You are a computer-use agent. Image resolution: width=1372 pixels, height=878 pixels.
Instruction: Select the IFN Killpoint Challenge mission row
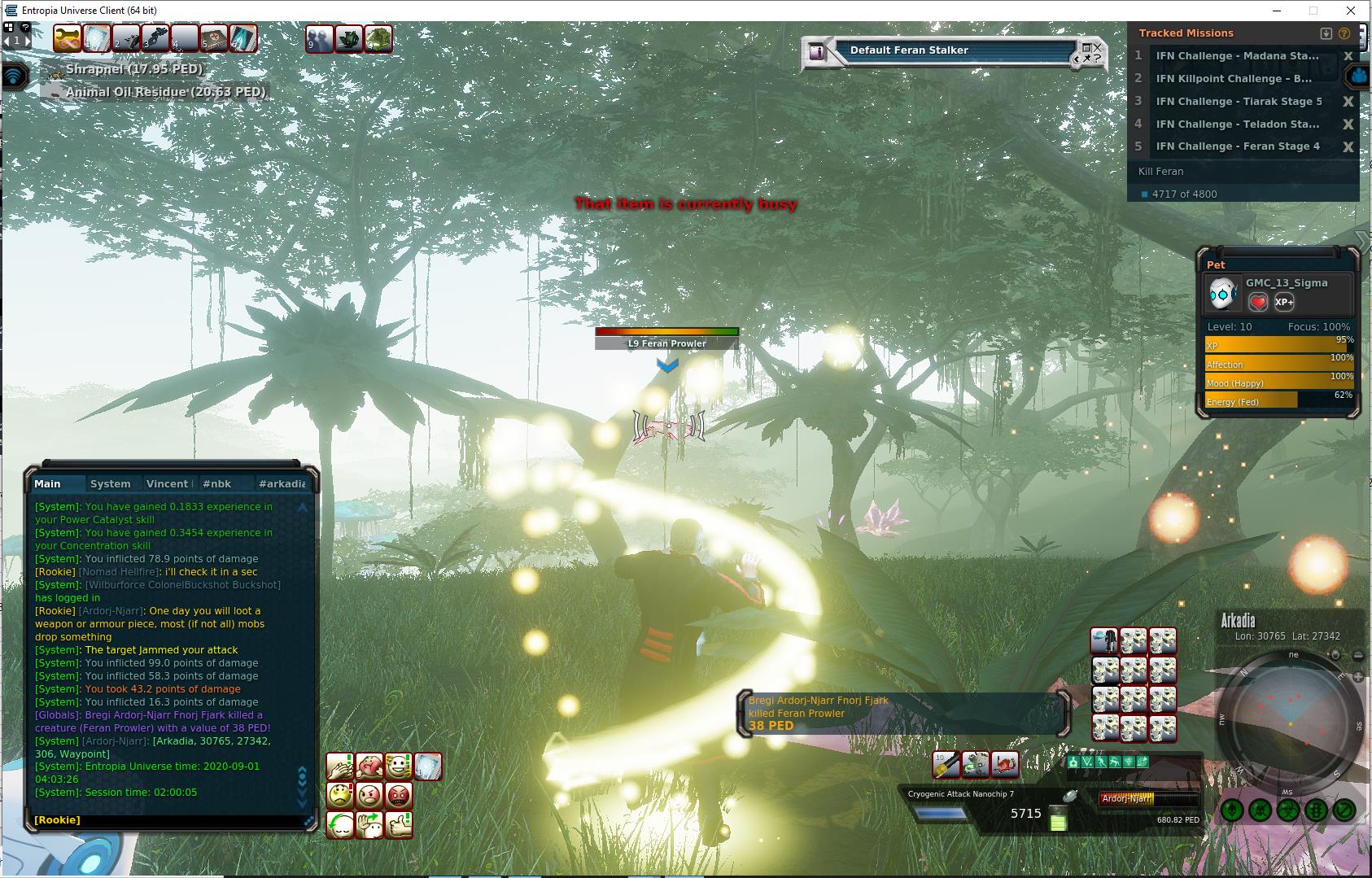pos(1234,79)
